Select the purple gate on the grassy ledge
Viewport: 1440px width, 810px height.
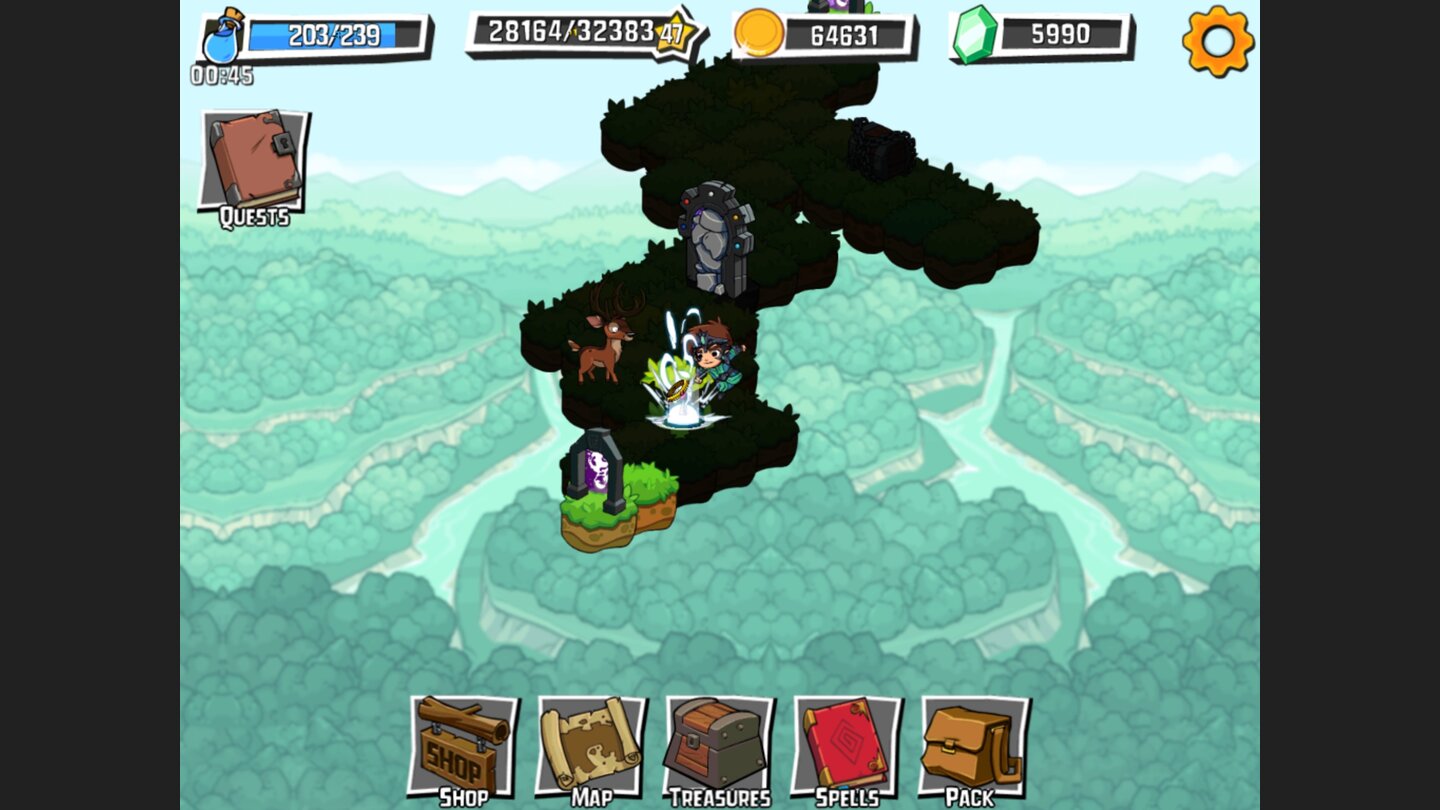click(x=597, y=470)
